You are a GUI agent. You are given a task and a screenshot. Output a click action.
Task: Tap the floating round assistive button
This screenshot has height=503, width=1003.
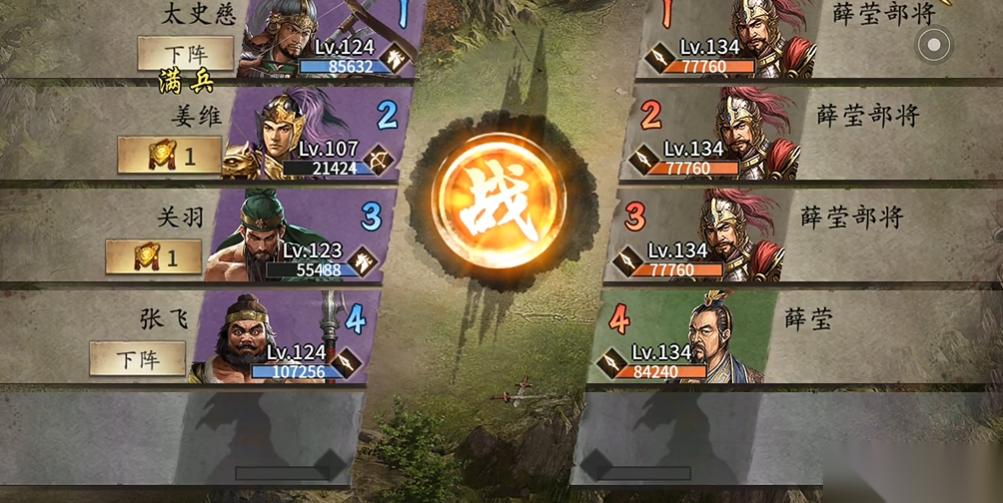coord(934,44)
